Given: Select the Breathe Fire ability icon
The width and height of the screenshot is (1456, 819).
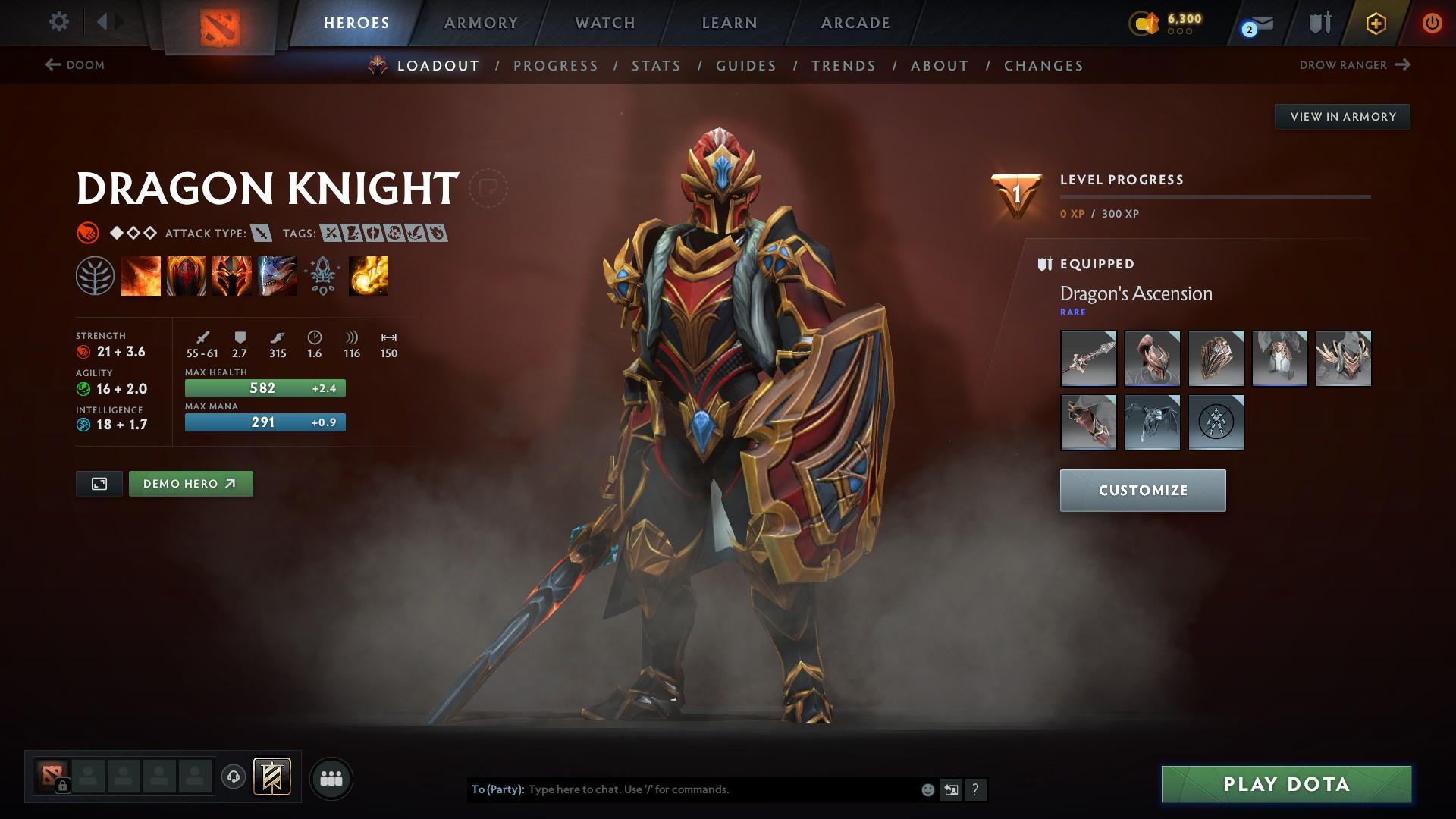Looking at the screenshot, I should pos(141,275).
